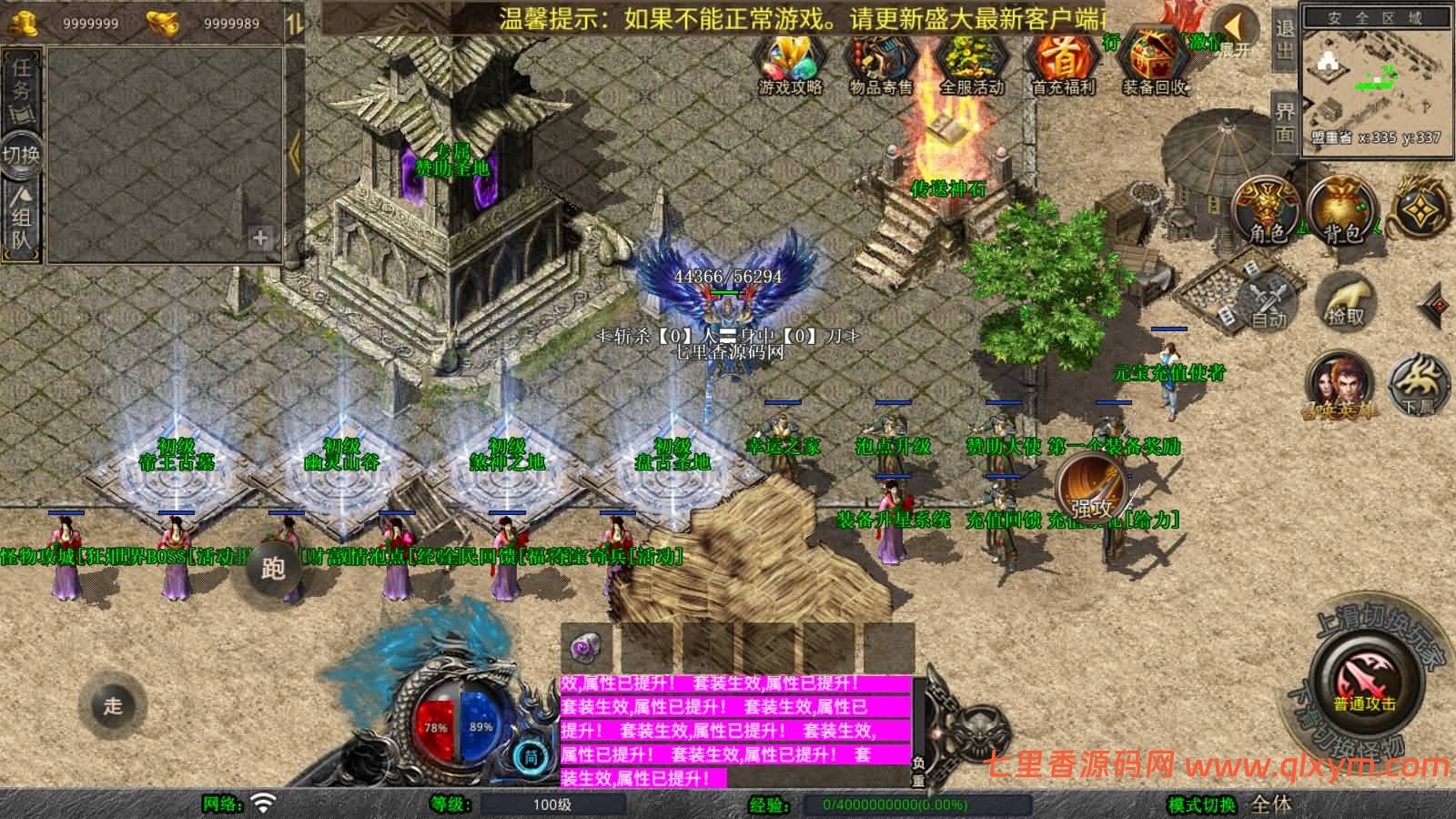Open the 全服活动 server events icon
This screenshot has height=819, width=1456.
(971, 62)
